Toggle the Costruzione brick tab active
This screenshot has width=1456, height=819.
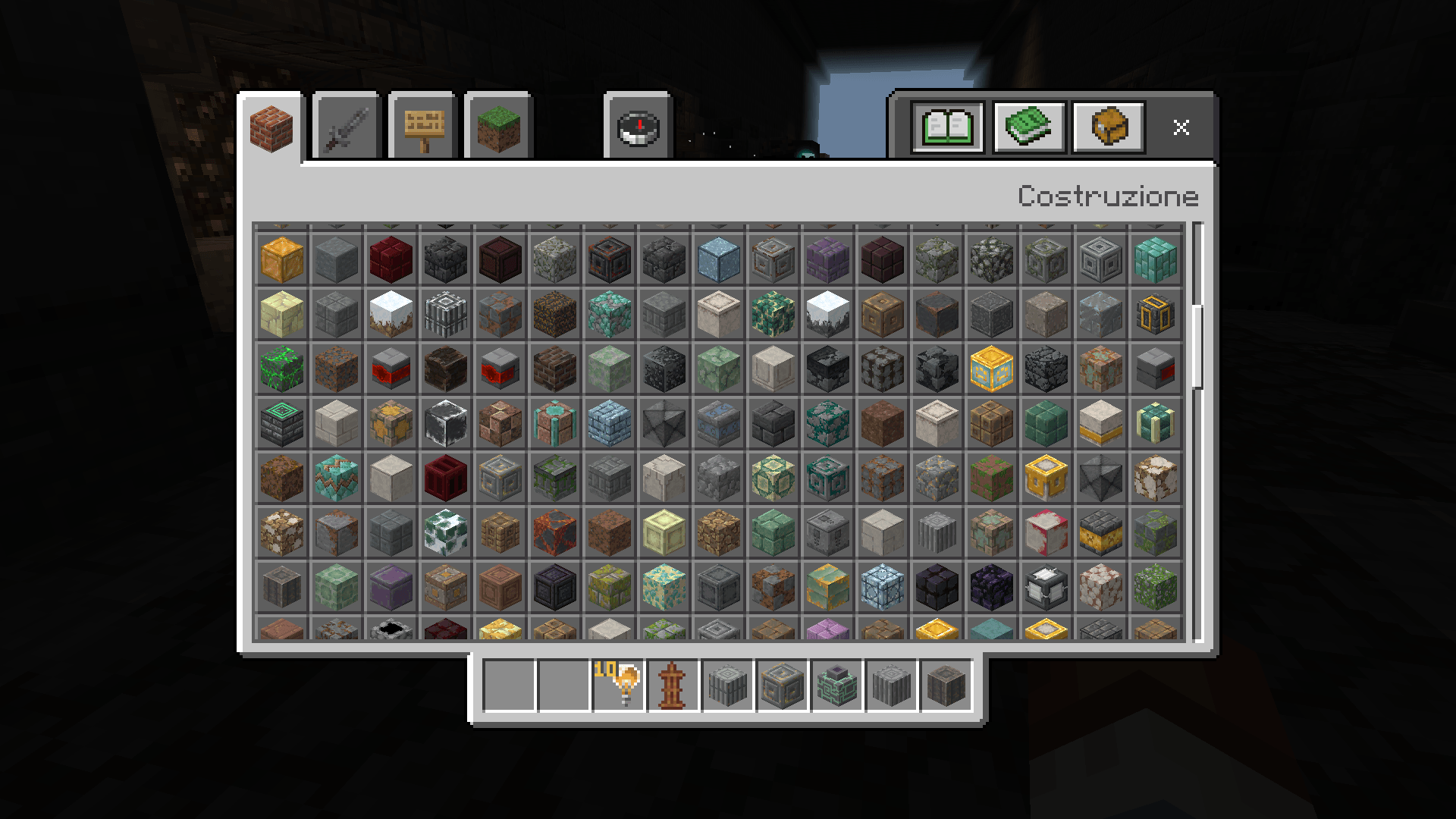pos(271,127)
